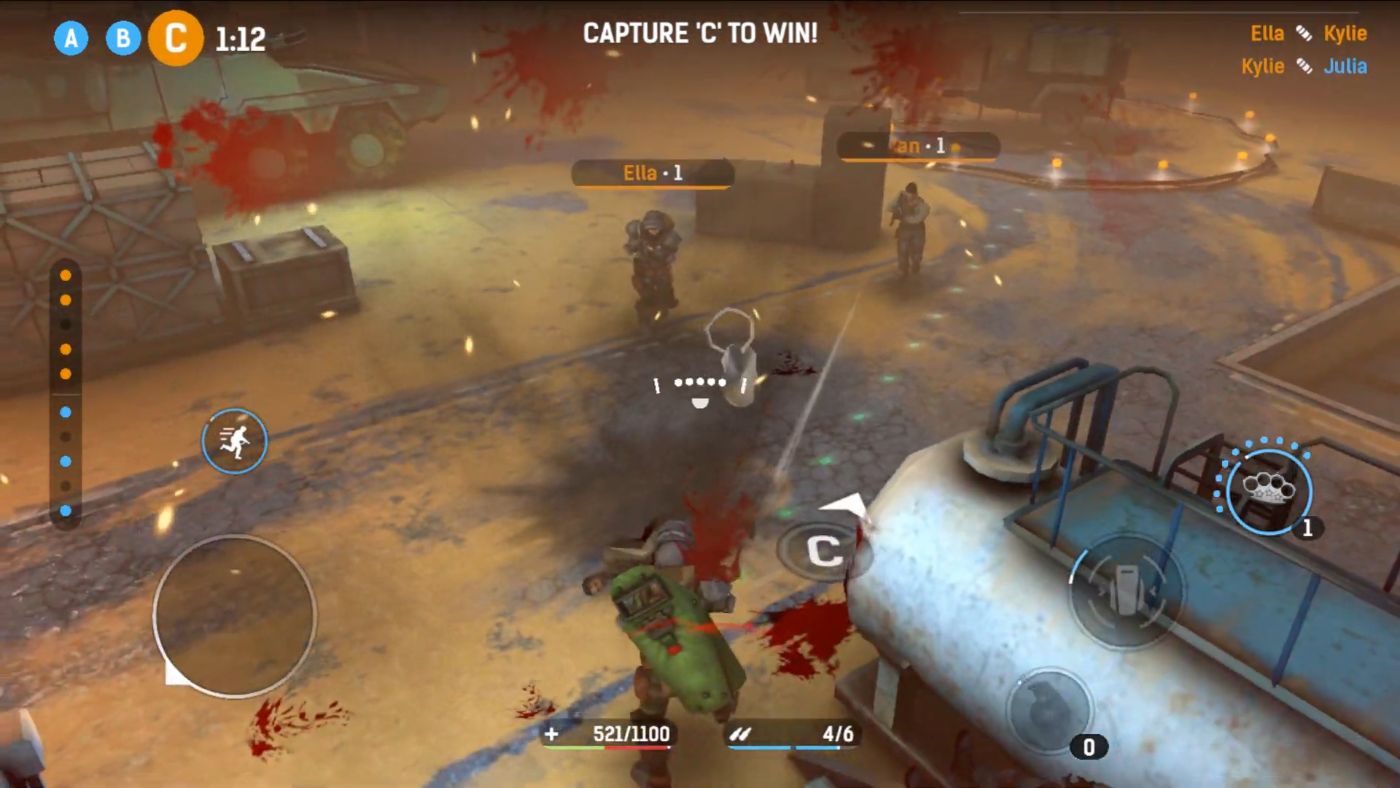Tap Ella's name in the kill feed
Screen dimensions: 1400x788
1268,33
